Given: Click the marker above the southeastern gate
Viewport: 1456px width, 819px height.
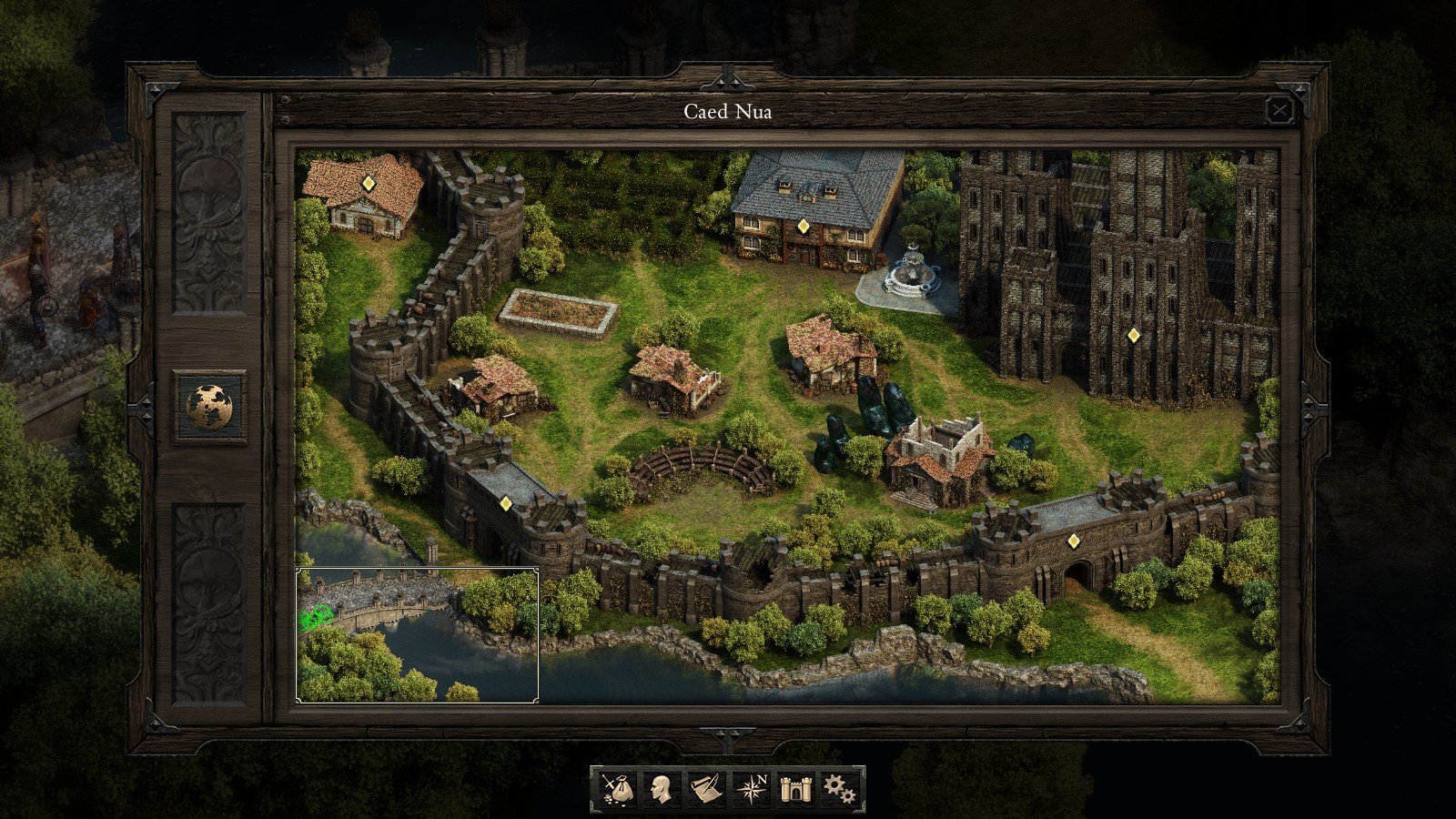Looking at the screenshot, I should tap(1075, 539).
